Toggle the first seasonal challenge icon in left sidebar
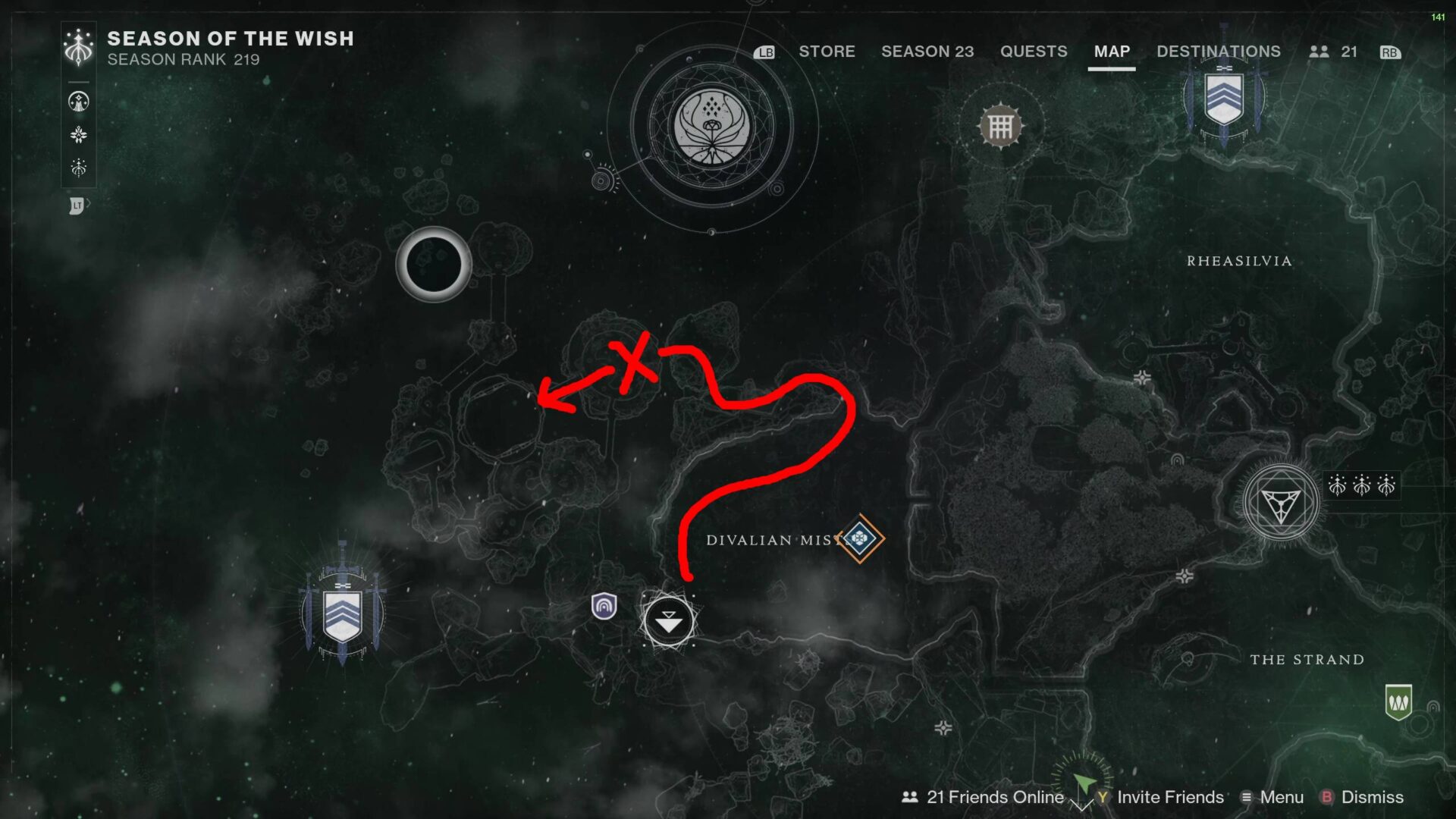This screenshot has height=819, width=1456. 79,101
